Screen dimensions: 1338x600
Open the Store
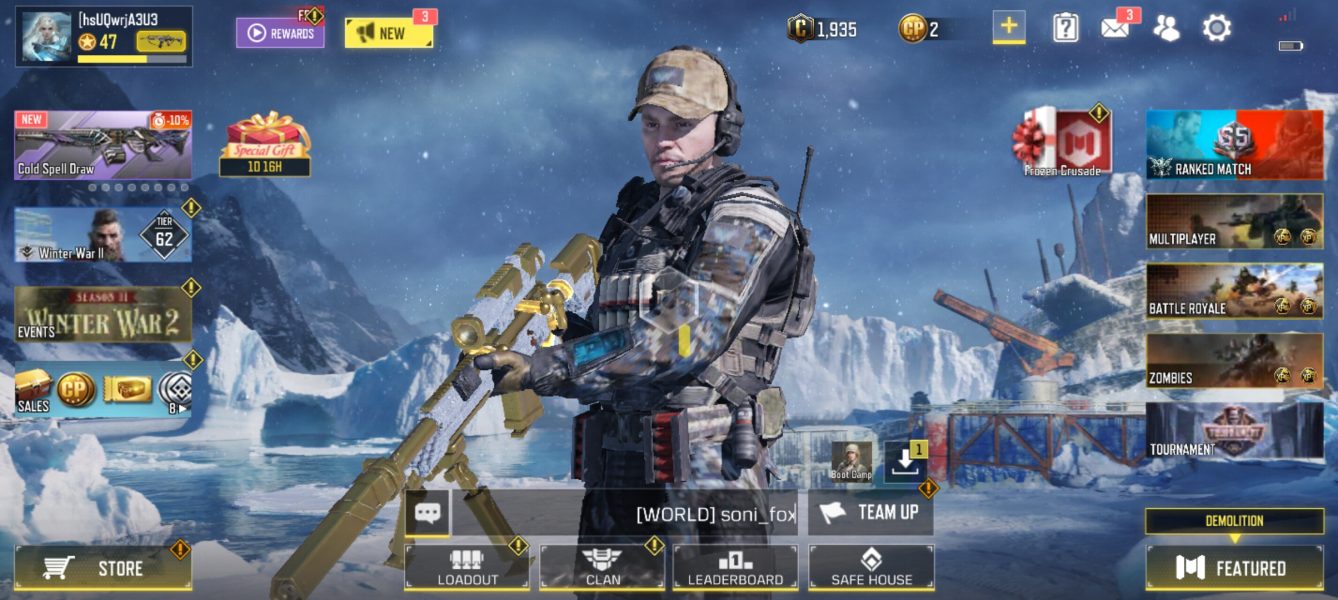(x=102, y=568)
